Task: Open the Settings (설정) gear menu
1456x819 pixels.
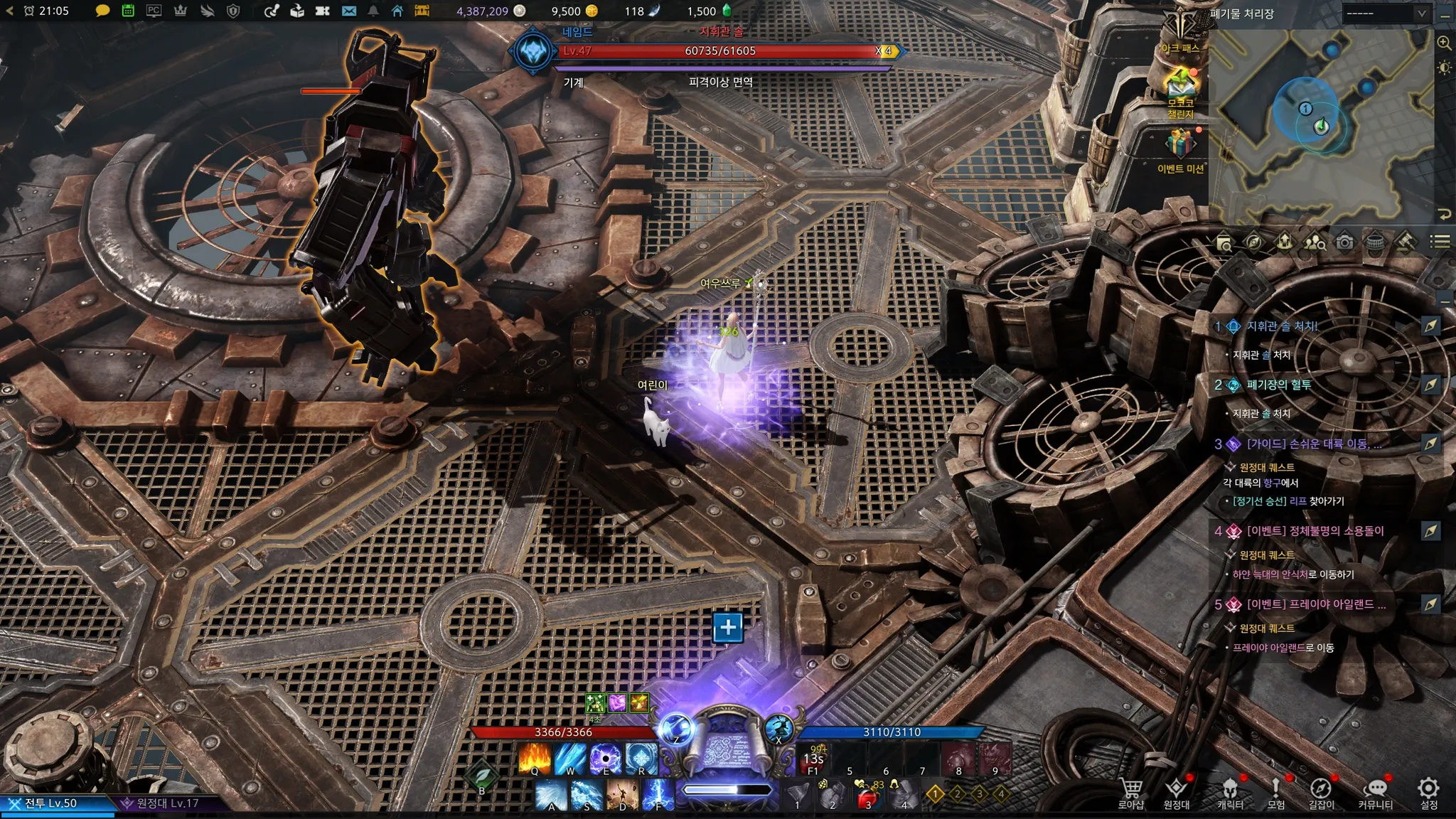Action: click(x=1428, y=792)
